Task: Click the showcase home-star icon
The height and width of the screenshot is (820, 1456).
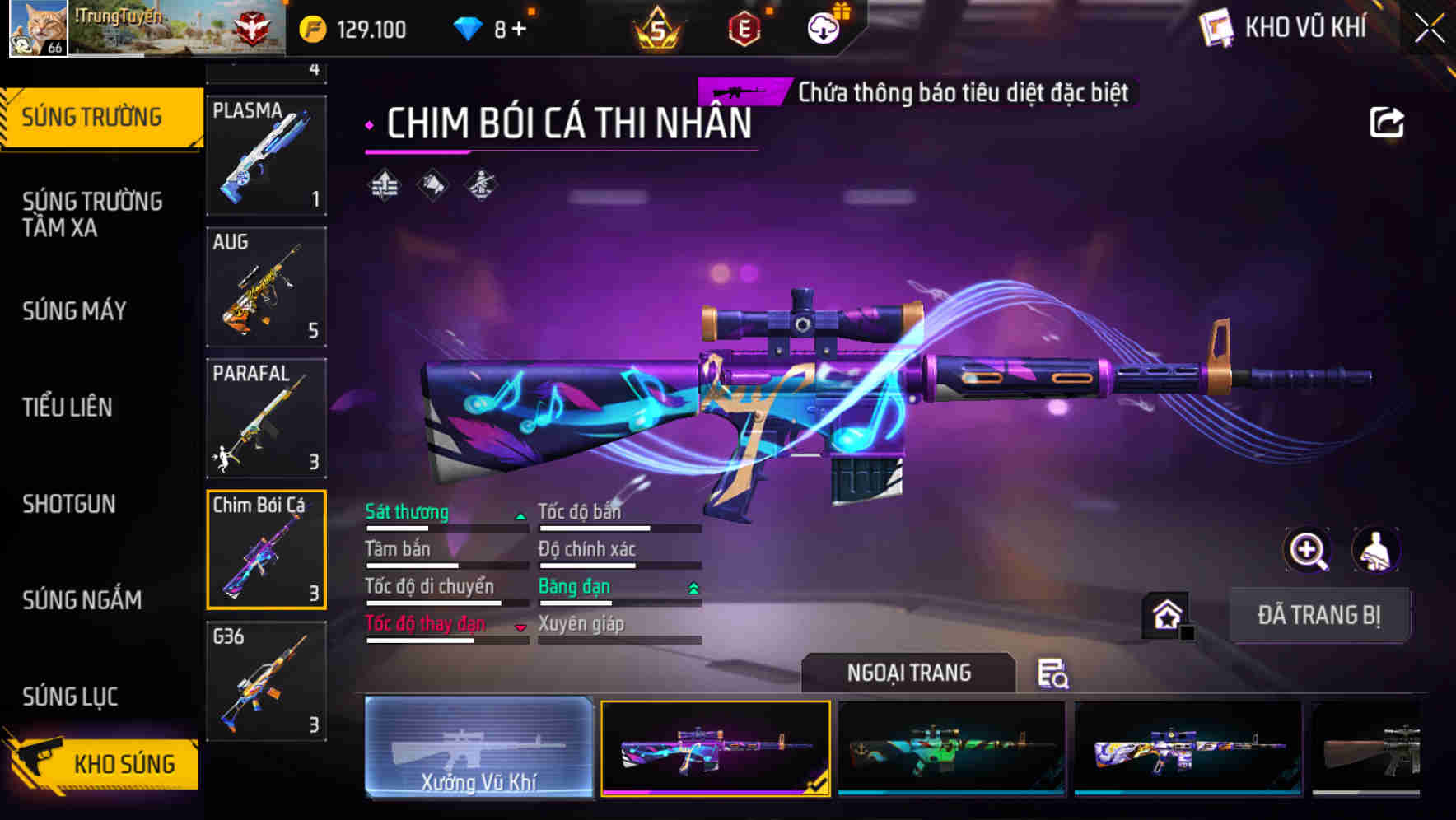Action: click(1164, 613)
